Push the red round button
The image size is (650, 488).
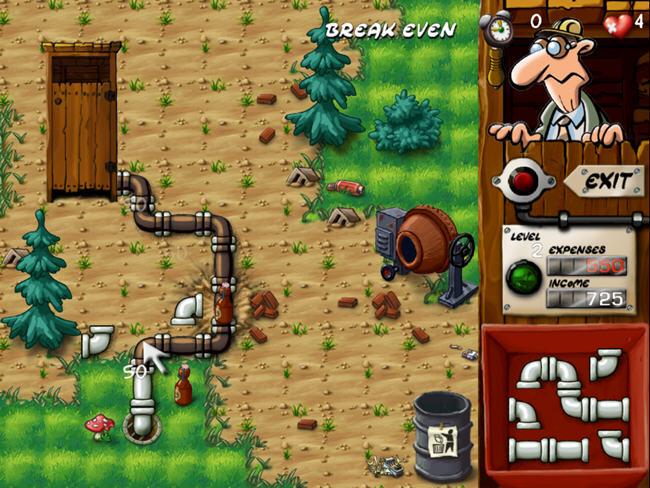pyautogui.click(x=523, y=180)
